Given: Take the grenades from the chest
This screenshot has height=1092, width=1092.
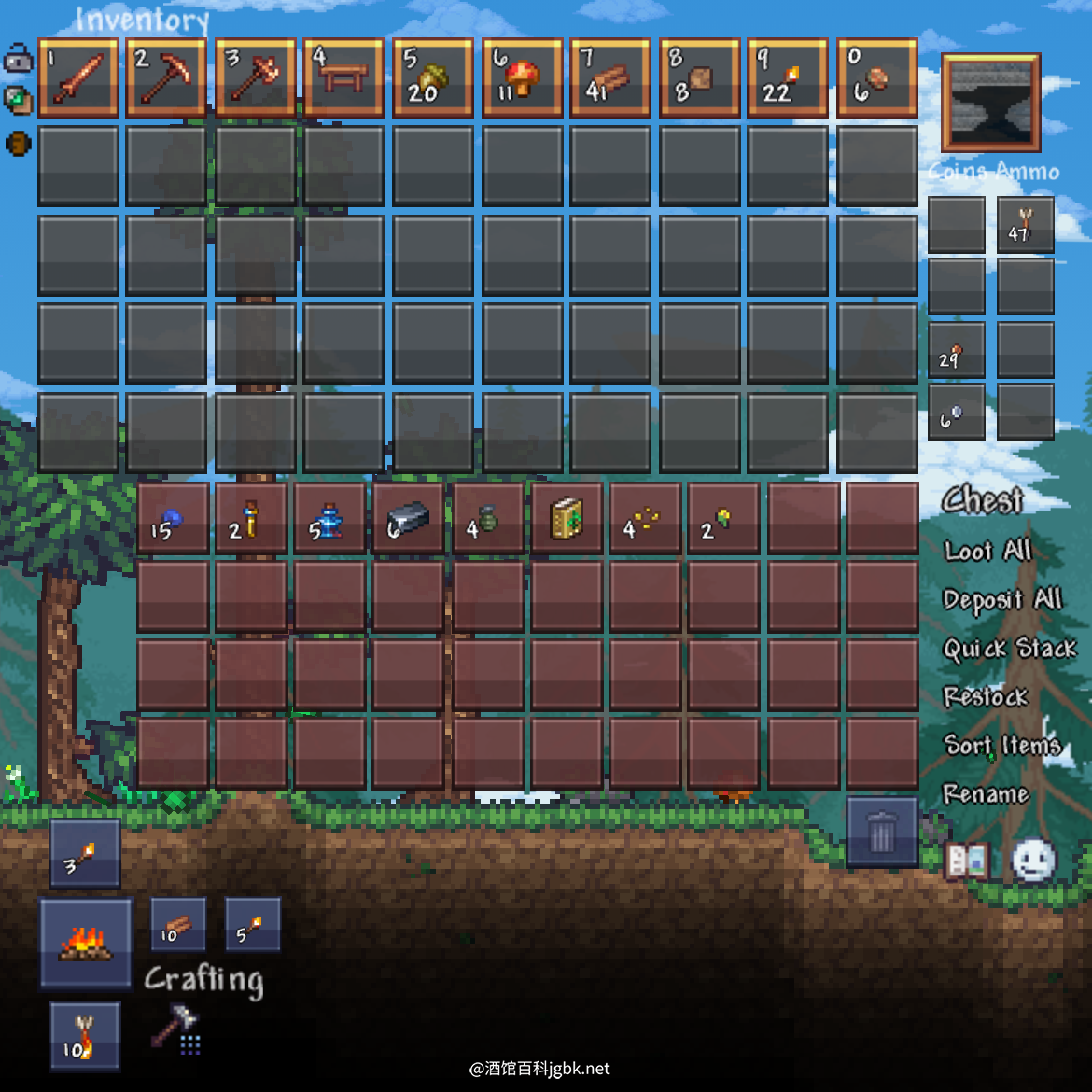Looking at the screenshot, I should 486,519.
